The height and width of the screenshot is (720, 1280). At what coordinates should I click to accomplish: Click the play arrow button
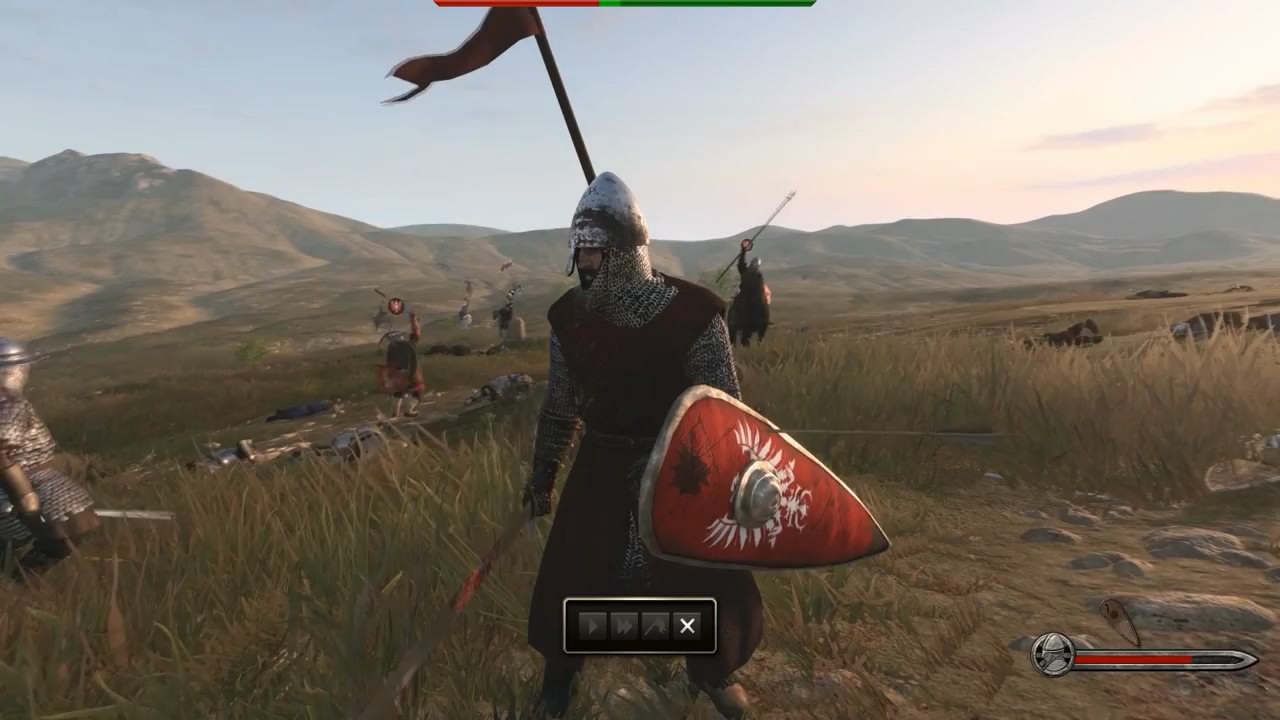coord(593,626)
